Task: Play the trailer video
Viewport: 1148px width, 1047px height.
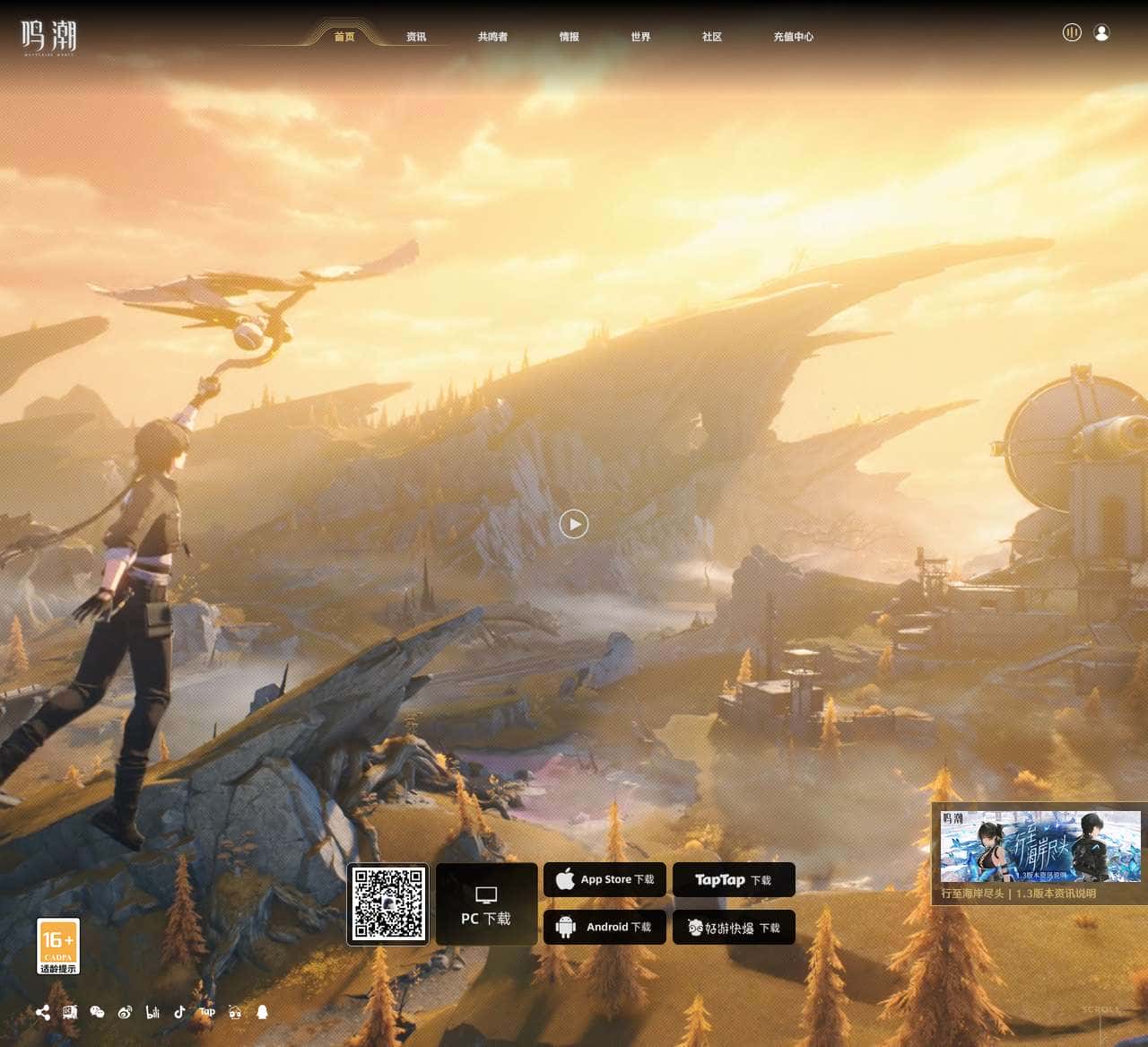Action: 574,524
